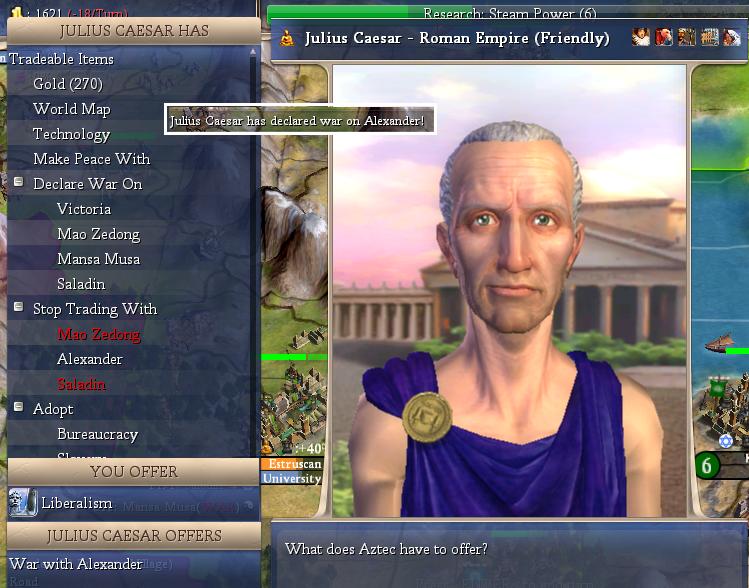Collapse the Declare War On list

[x=18, y=182]
